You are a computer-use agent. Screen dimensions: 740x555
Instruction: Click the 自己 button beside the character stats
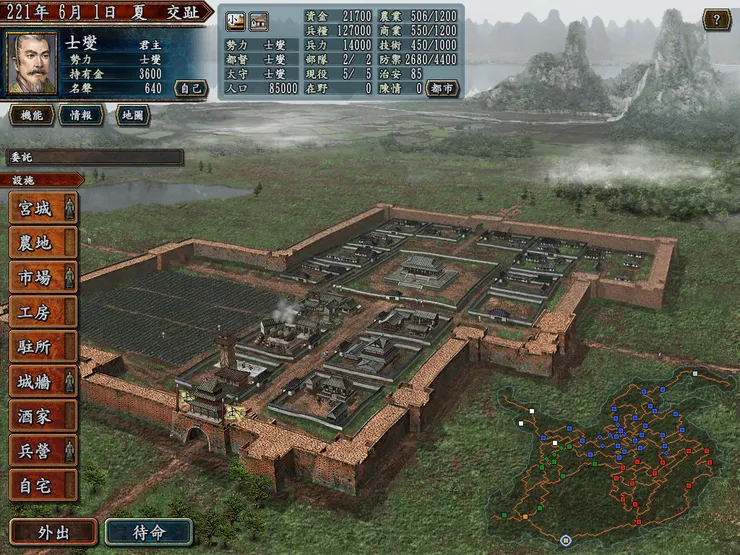[x=190, y=88]
